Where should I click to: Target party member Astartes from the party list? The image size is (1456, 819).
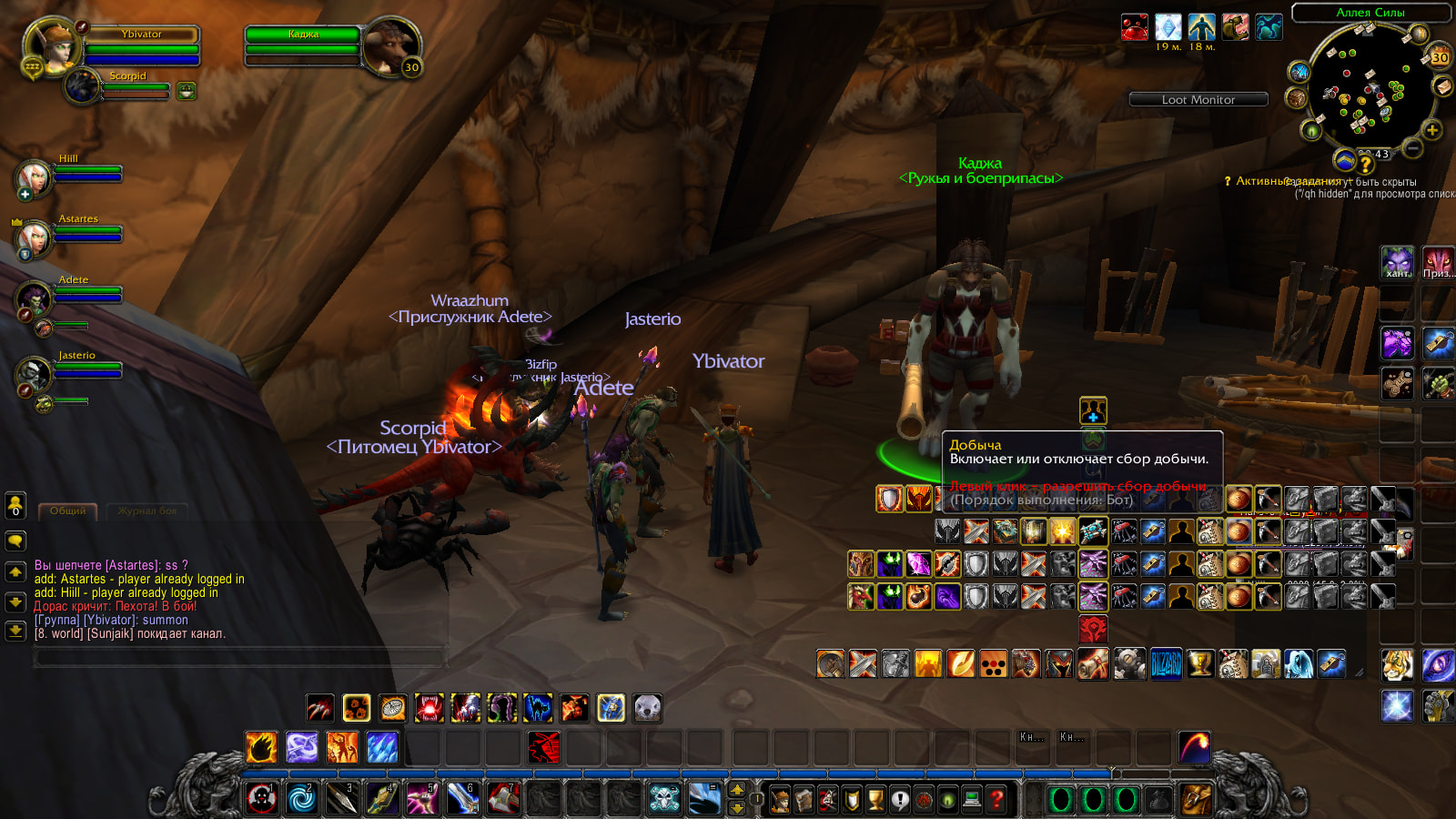tap(35, 238)
